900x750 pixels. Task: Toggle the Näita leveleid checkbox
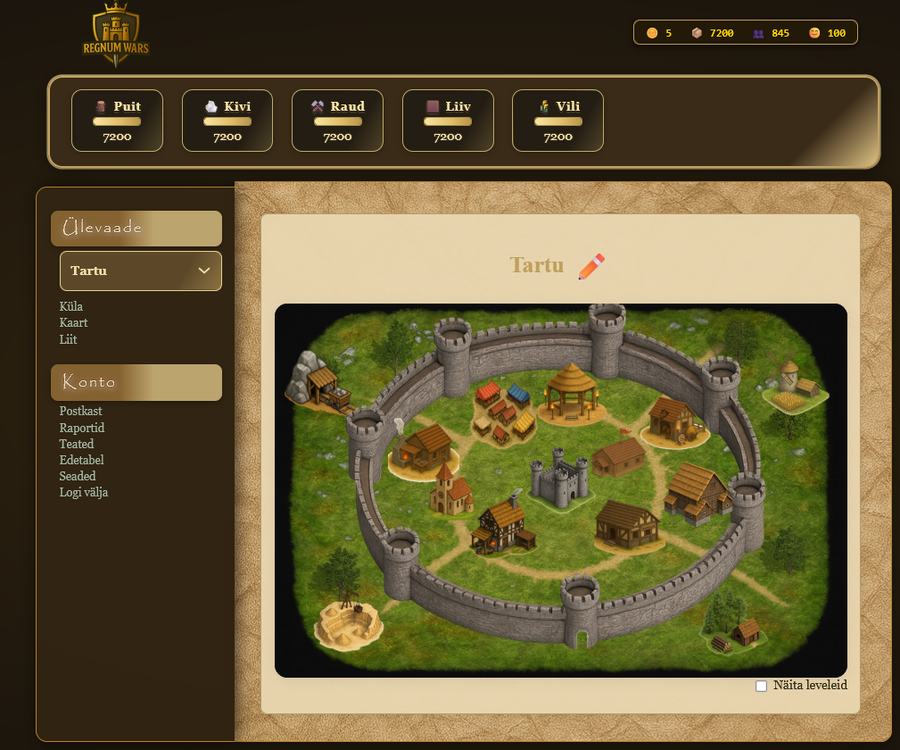point(761,686)
